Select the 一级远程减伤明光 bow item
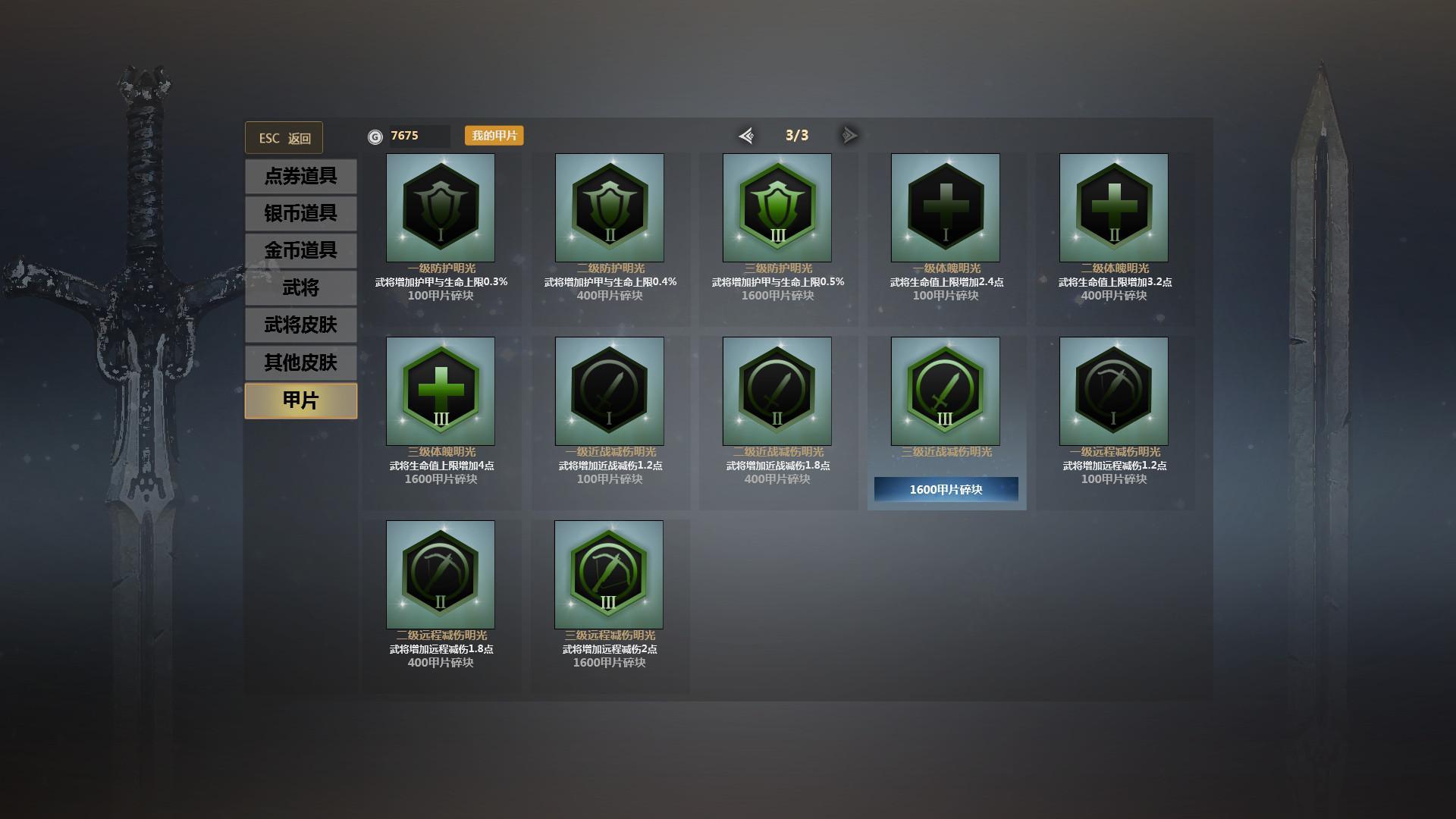 point(1114,391)
